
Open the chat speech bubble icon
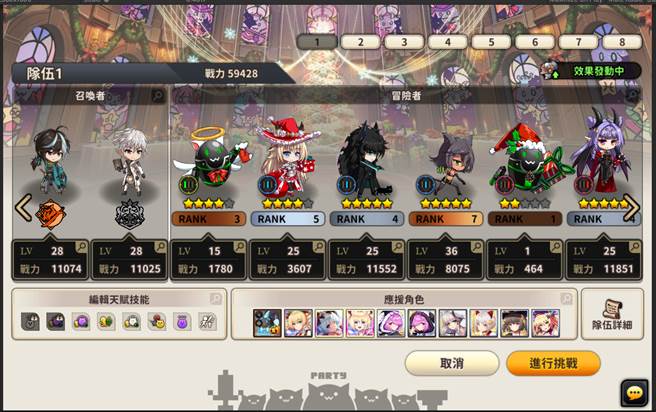(634, 393)
